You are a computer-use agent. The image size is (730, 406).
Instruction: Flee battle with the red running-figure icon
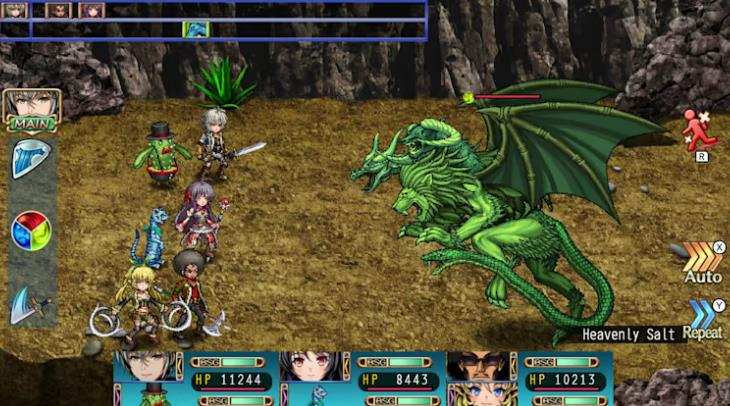[x=699, y=131]
